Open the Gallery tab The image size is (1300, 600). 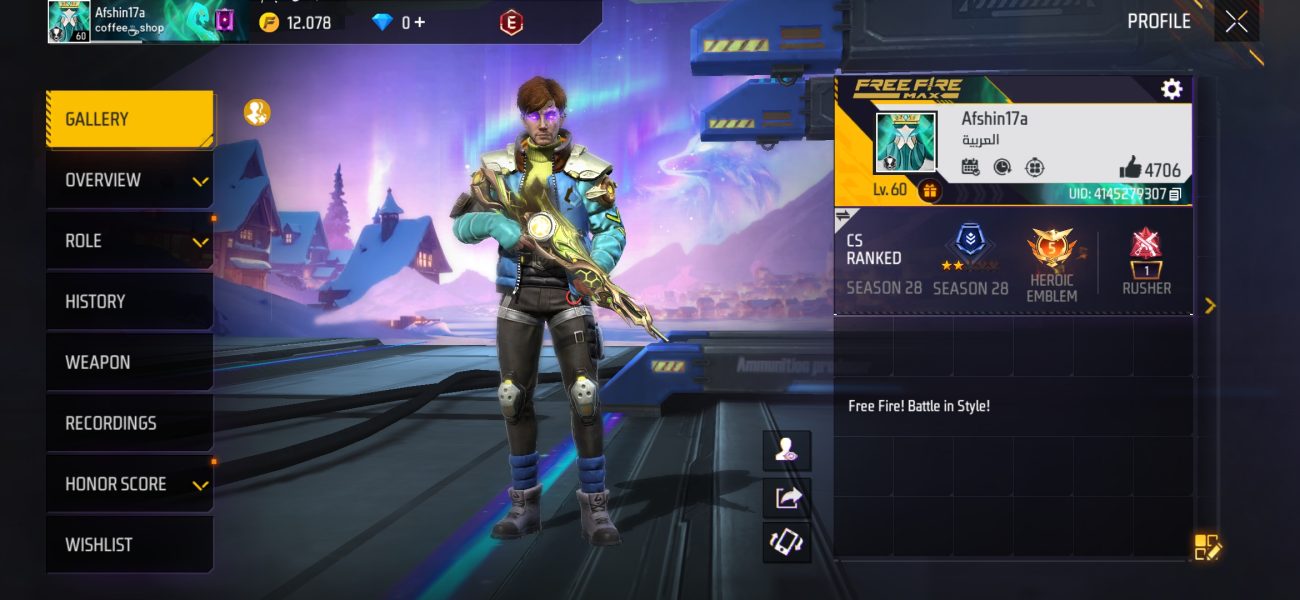coord(129,120)
